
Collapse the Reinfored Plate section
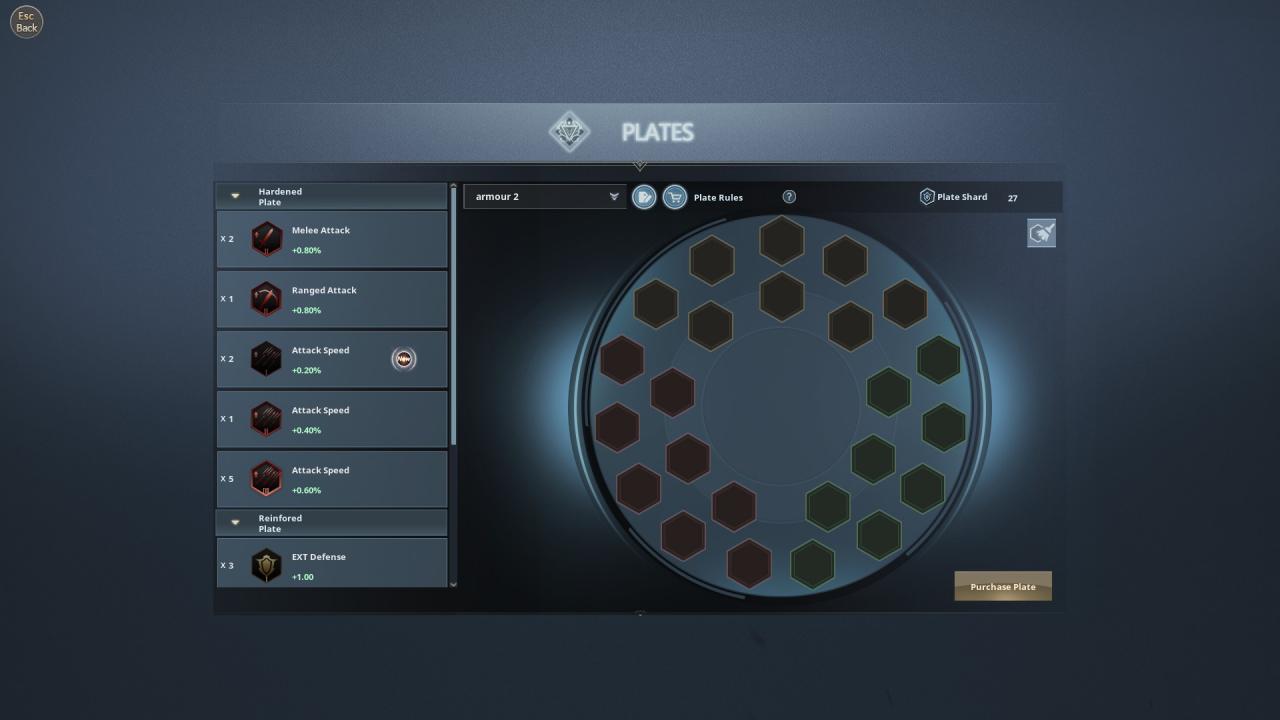[x=236, y=522]
